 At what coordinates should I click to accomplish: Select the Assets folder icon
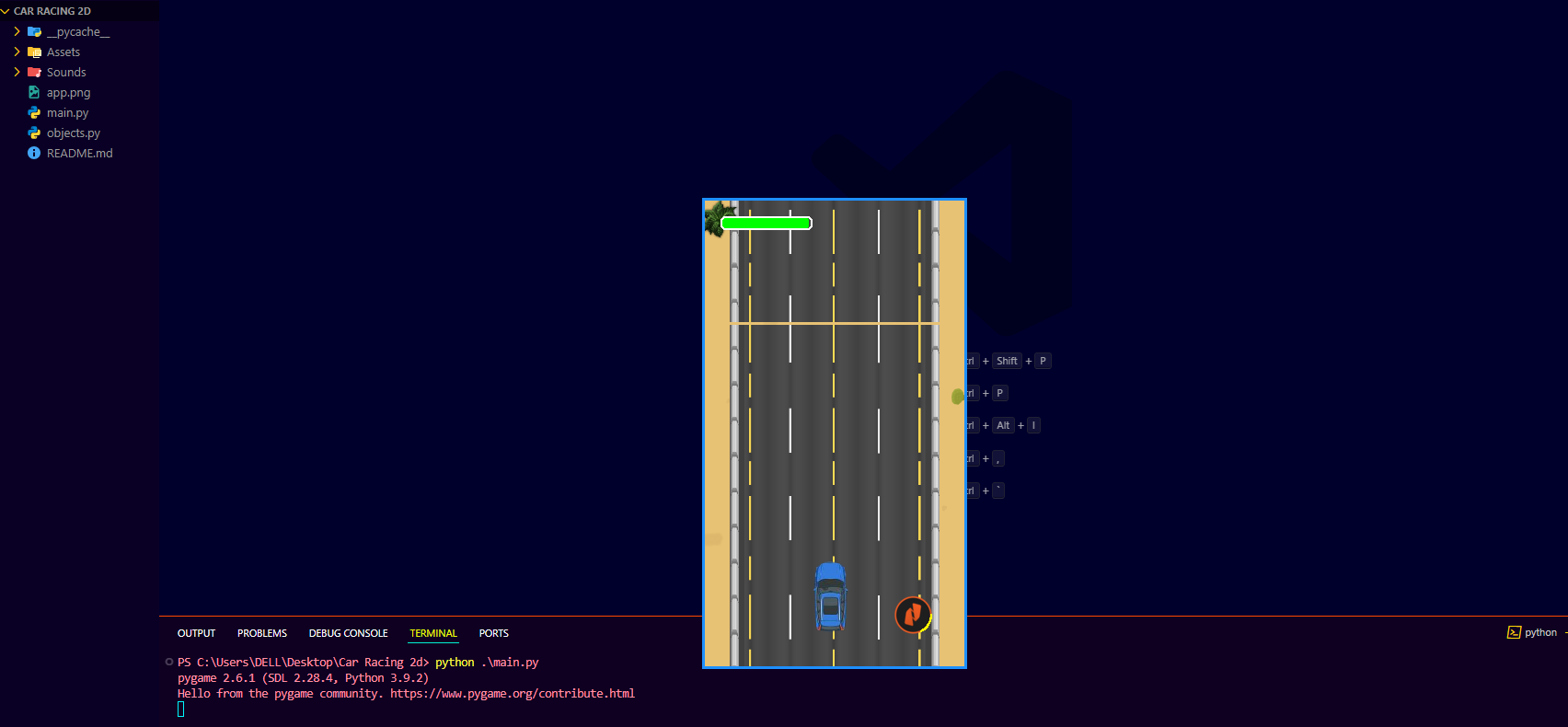click(x=33, y=52)
